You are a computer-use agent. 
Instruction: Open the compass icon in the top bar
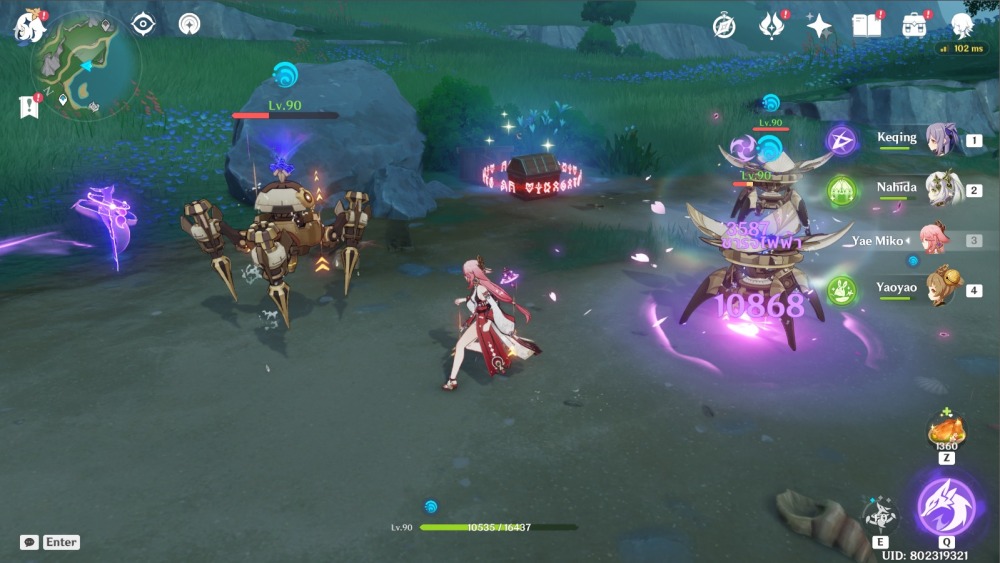click(x=724, y=26)
